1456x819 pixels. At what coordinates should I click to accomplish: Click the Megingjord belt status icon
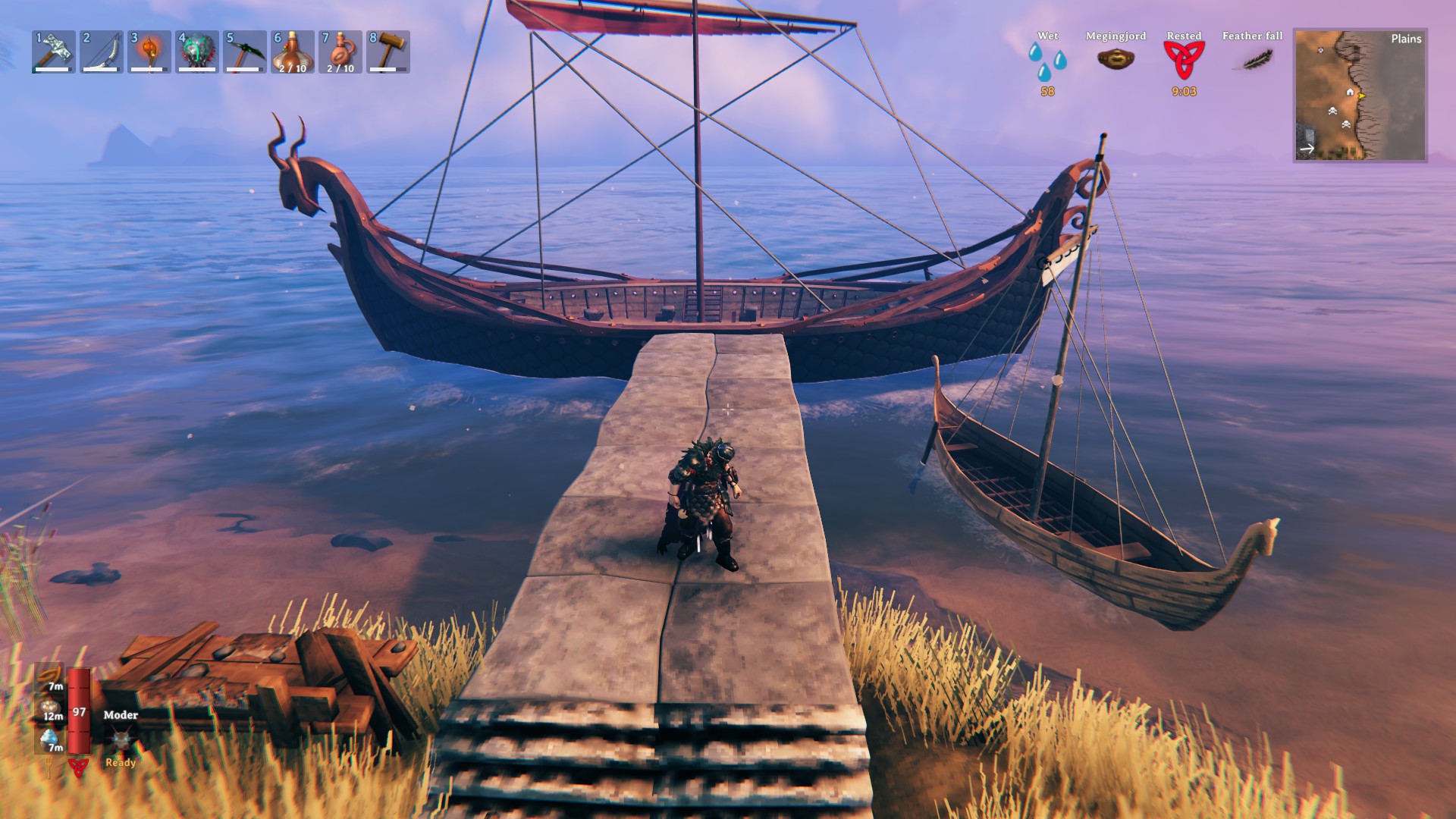click(1116, 58)
